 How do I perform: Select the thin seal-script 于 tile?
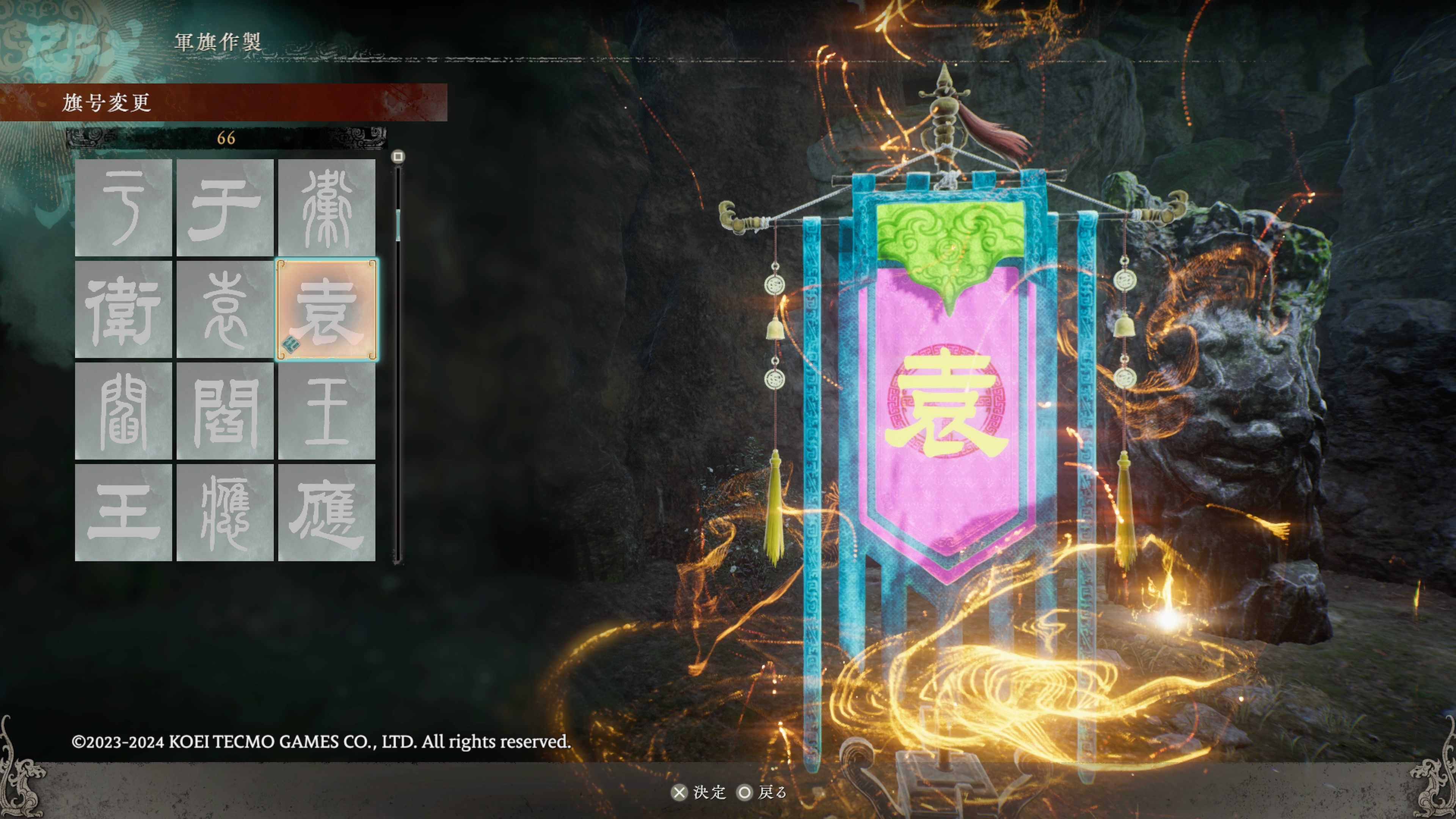pos(123,207)
